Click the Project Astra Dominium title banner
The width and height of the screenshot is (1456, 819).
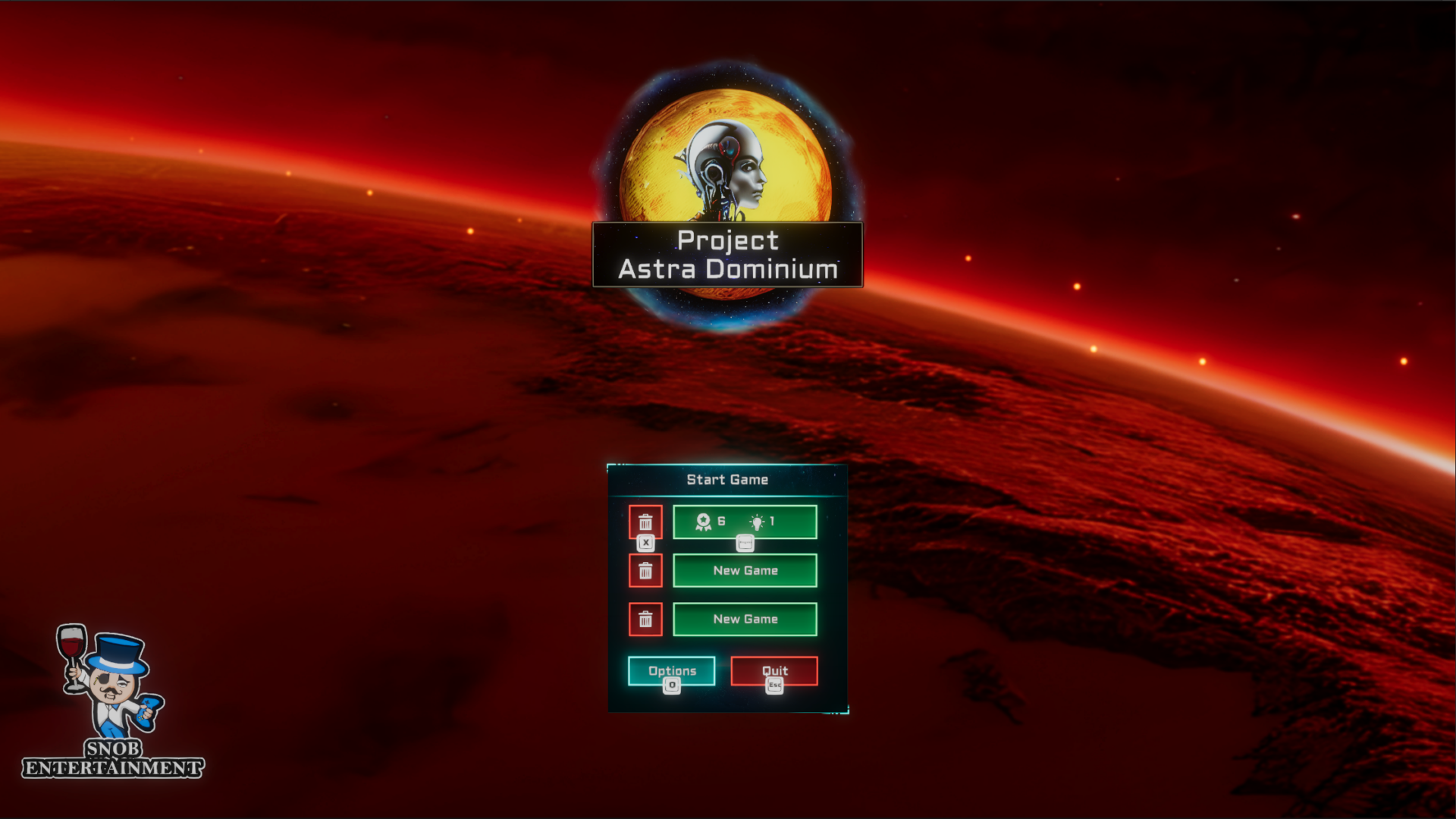(726, 256)
